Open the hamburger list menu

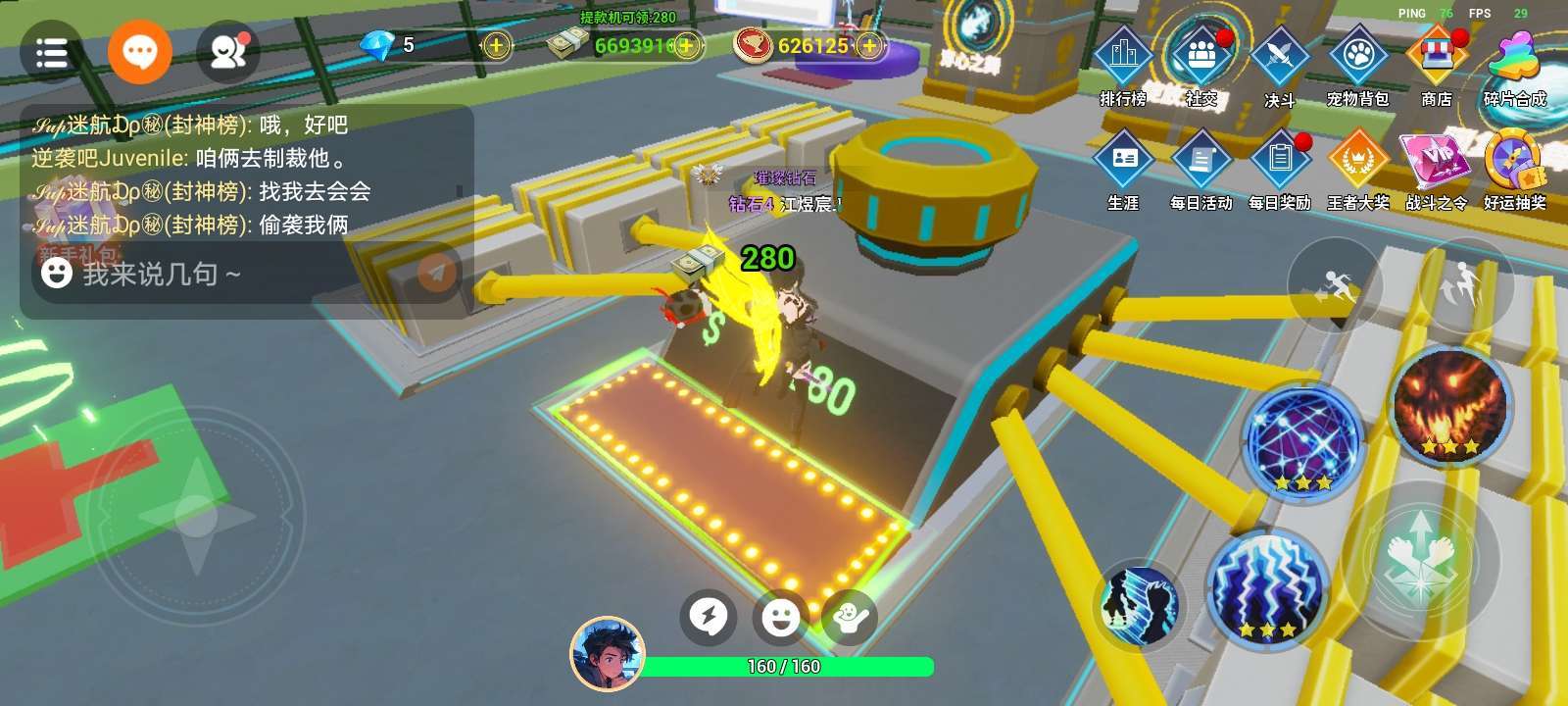coord(51,53)
